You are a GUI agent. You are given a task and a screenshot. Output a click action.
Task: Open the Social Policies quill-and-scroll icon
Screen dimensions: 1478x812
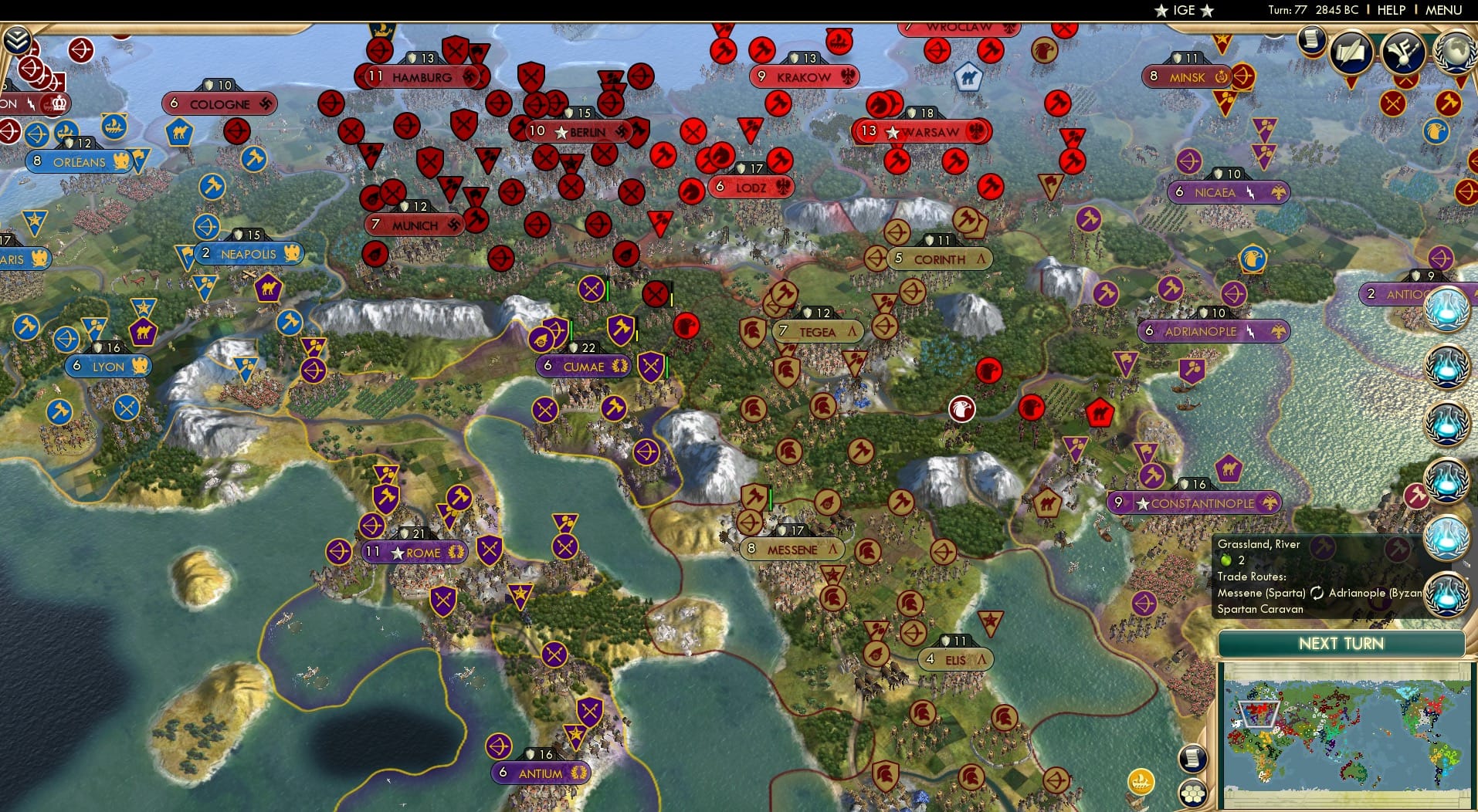click(x=1351, y=54)
